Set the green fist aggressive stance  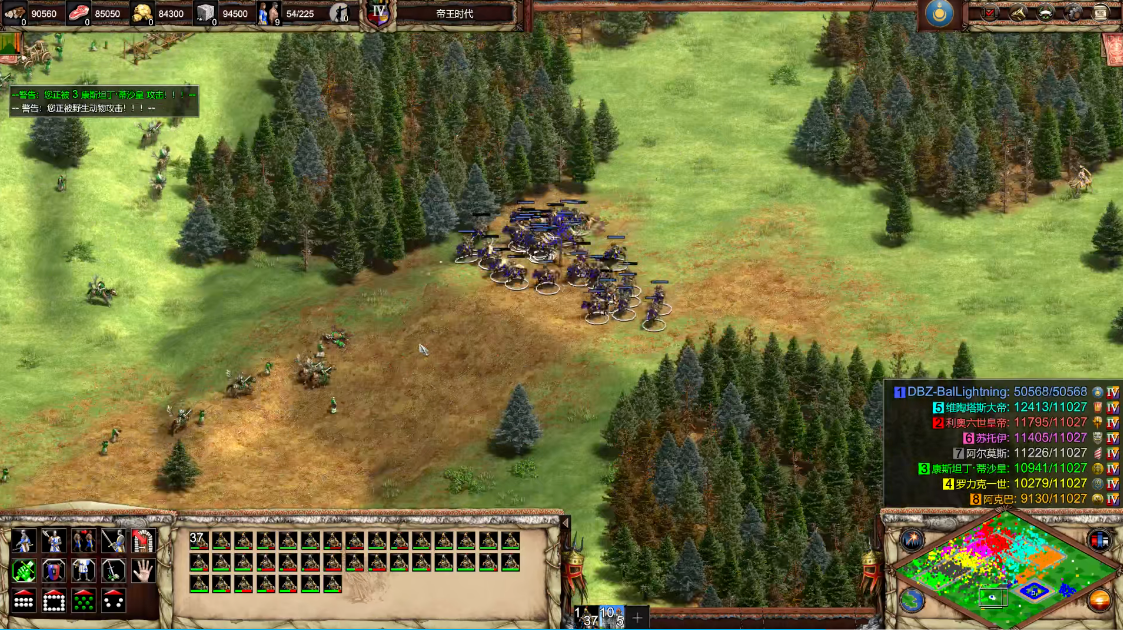click(x=23, y=571)
